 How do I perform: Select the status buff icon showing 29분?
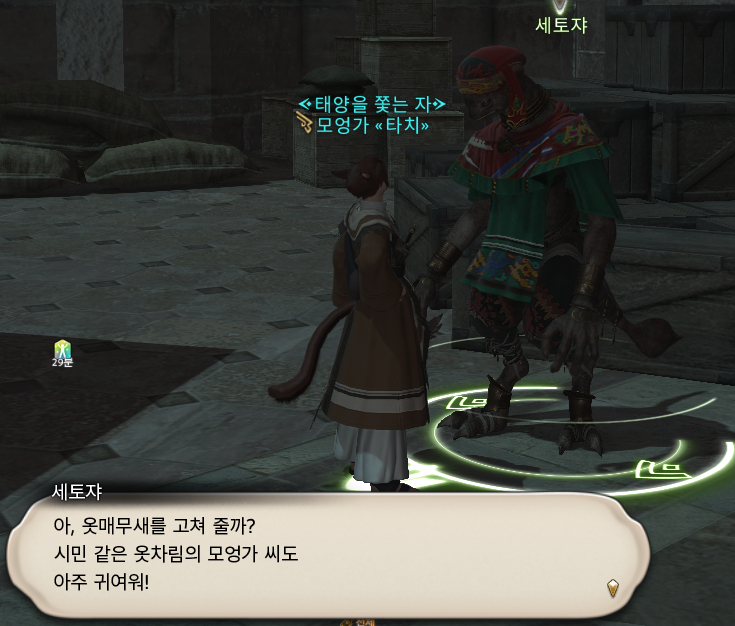[x=63, y=349]
